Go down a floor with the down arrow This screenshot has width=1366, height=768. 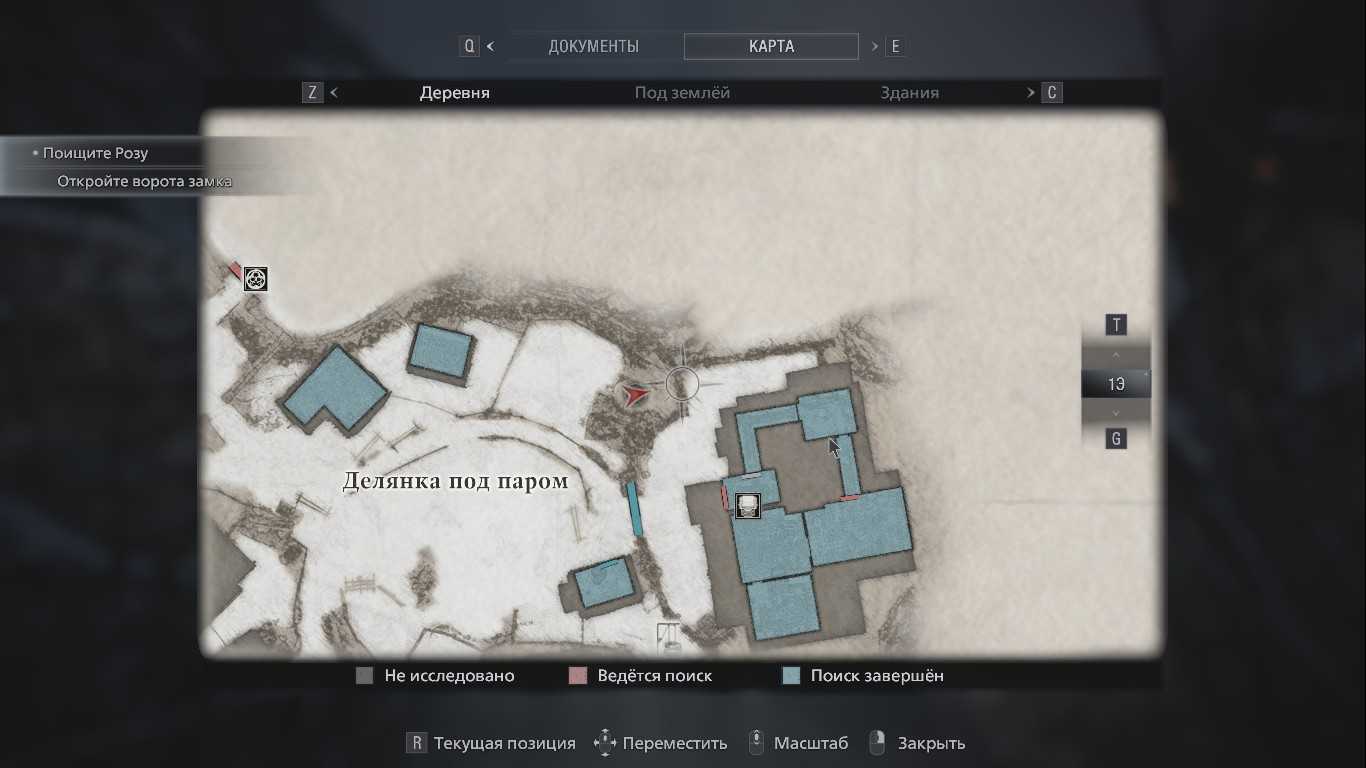[1116, 412]
